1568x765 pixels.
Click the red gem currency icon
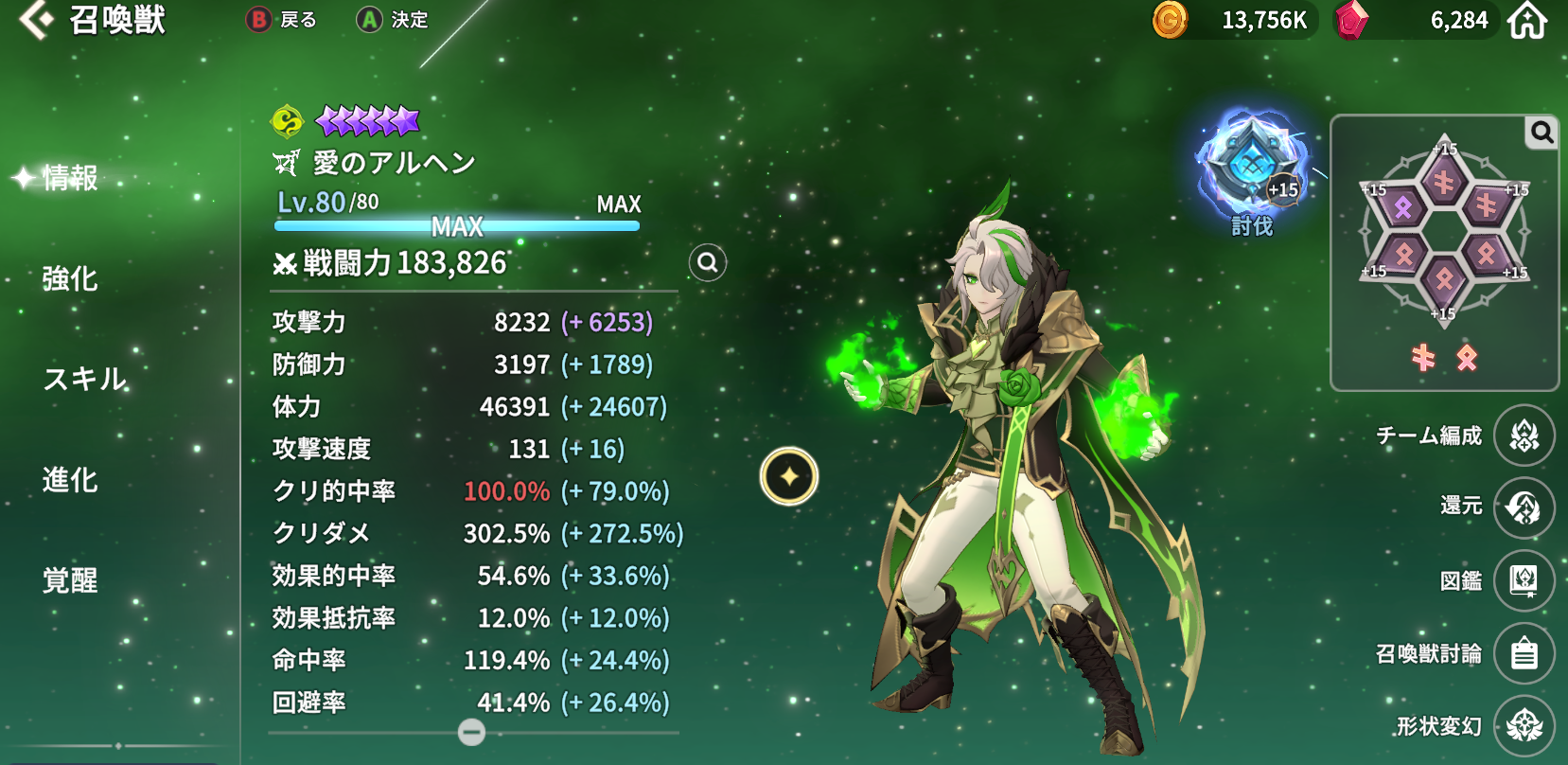pos(1350,20)
